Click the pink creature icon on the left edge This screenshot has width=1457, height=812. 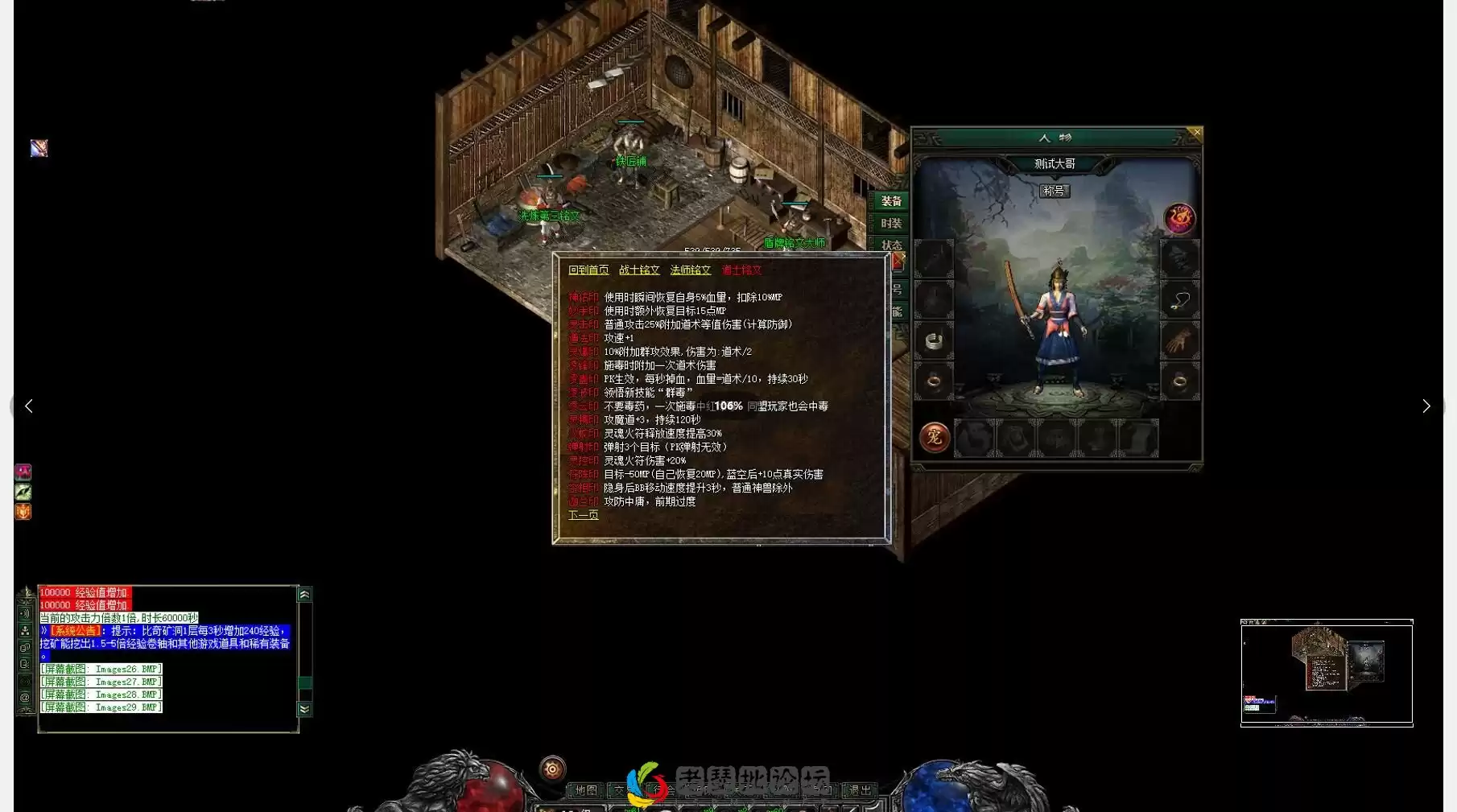[x=23, y=472]
